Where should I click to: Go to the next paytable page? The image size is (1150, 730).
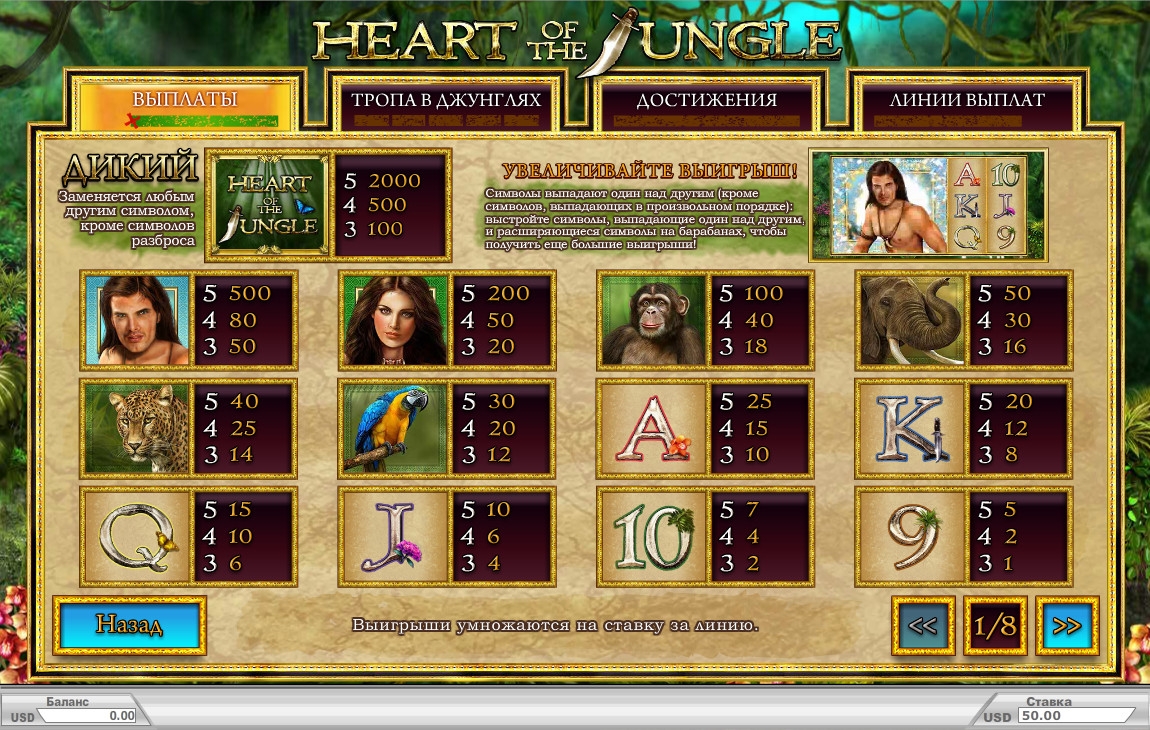(1067, 626)
